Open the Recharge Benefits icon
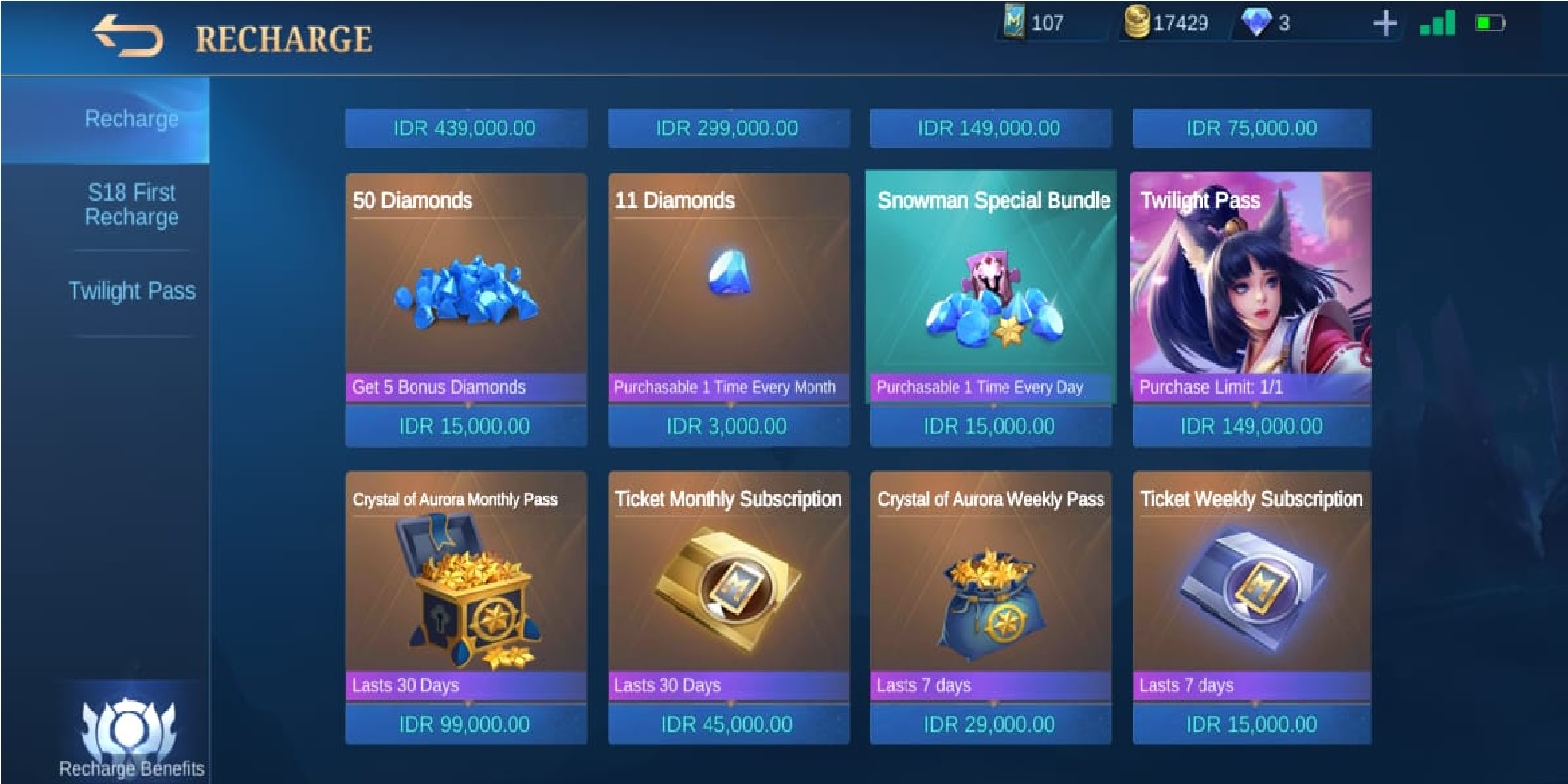 click(x=130, y=730)
